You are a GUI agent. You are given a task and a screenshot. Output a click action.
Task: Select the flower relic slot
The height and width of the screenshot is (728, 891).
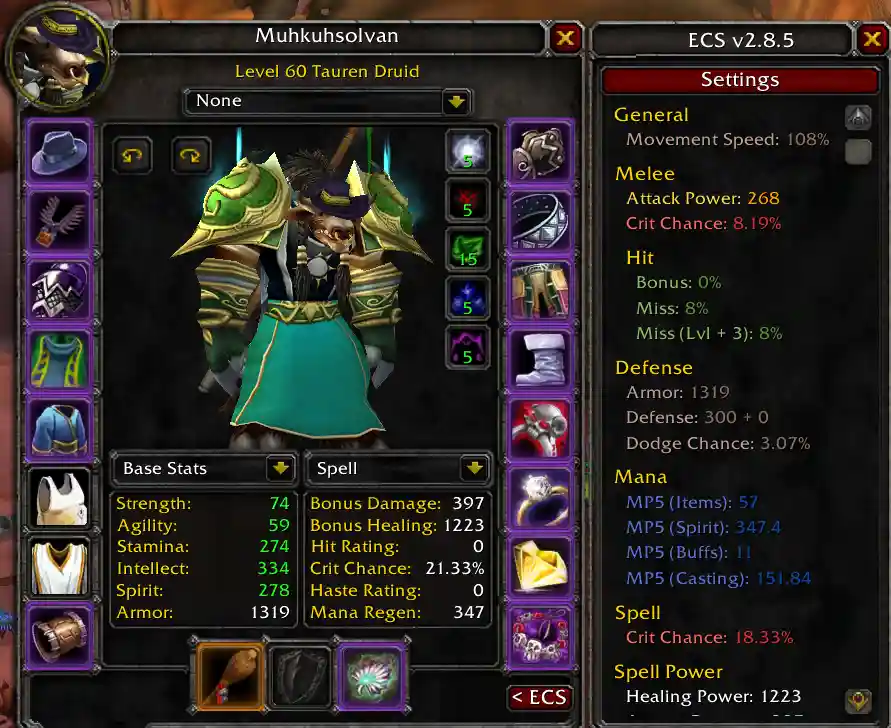tap(371, 675)
